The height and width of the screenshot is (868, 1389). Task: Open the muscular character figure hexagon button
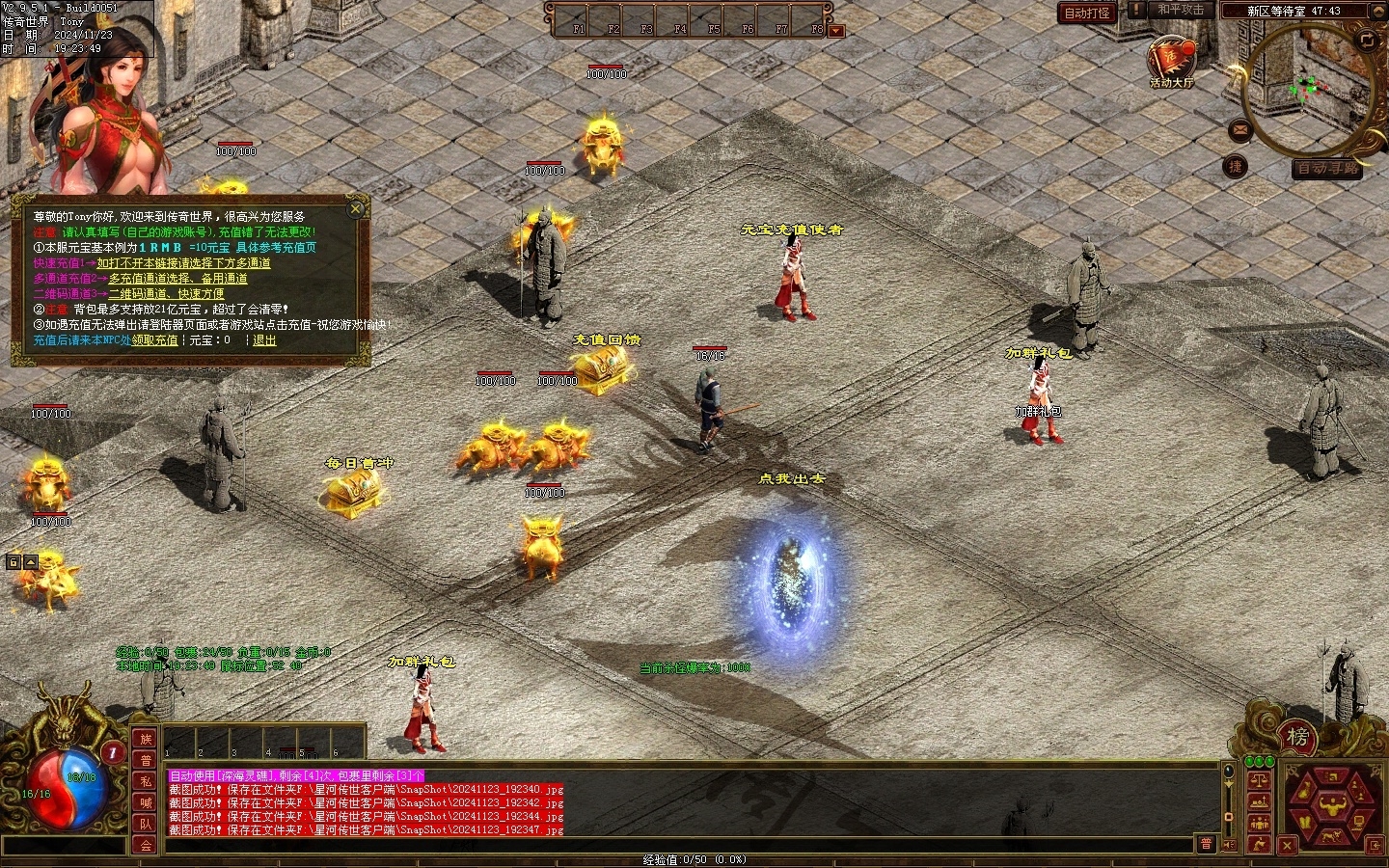(x=1333, y=802)
